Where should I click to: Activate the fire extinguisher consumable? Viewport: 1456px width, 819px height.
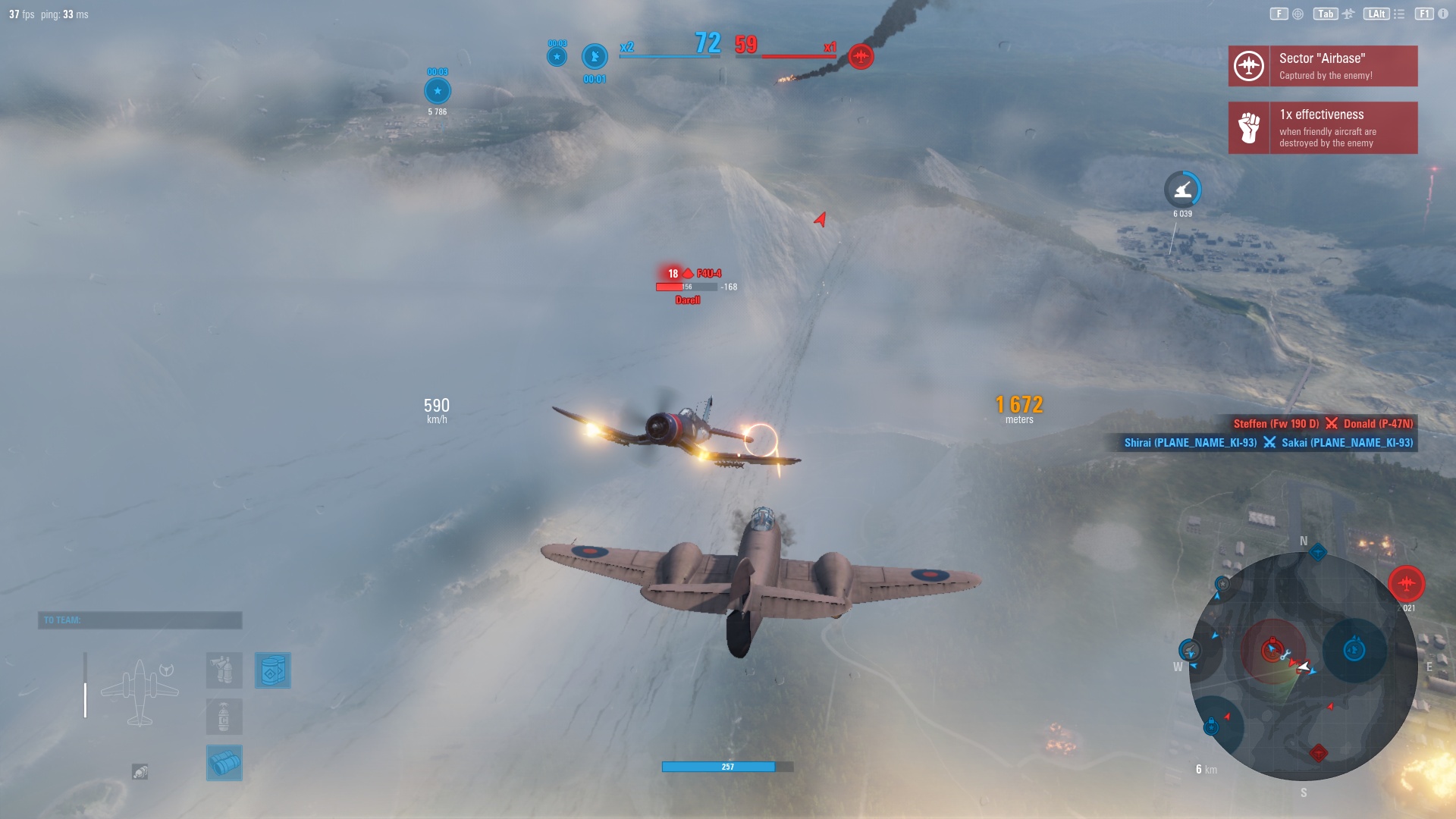pyautogui.click(x=224, y=718)
